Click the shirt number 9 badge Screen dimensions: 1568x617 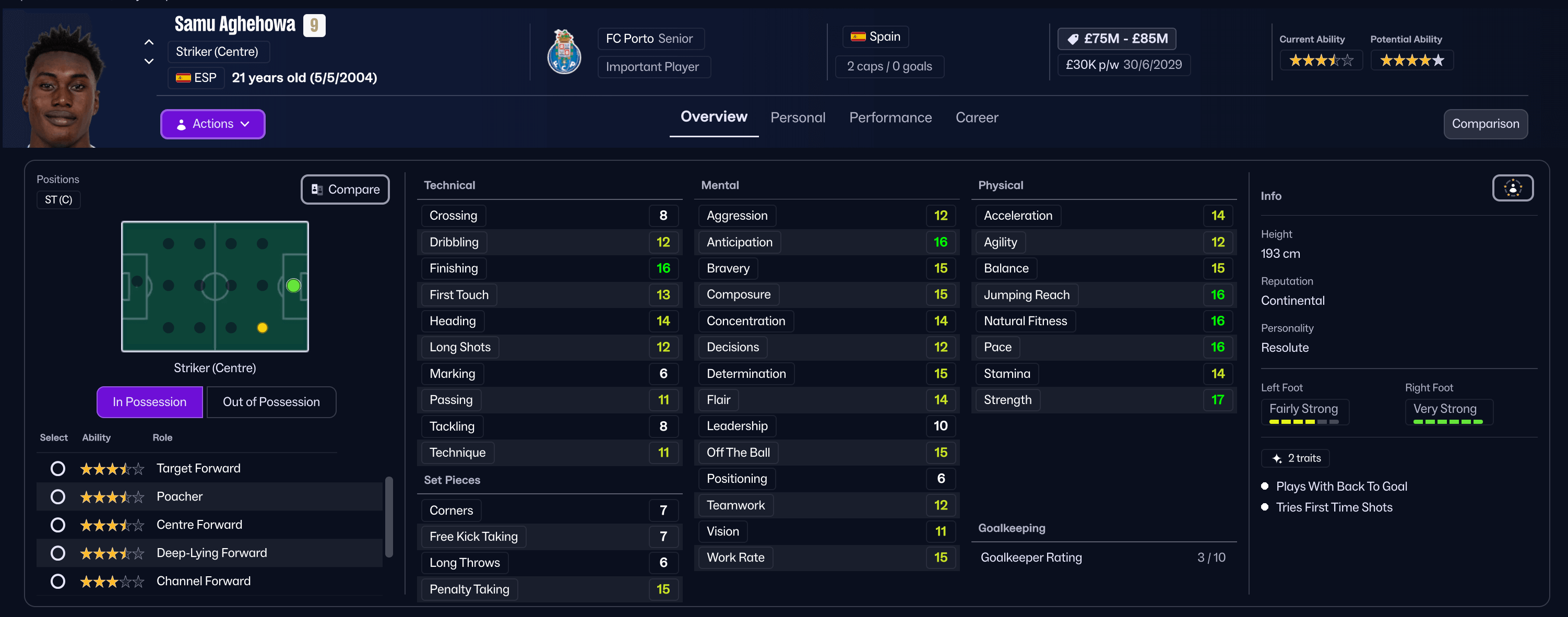(x=314, y=25)
